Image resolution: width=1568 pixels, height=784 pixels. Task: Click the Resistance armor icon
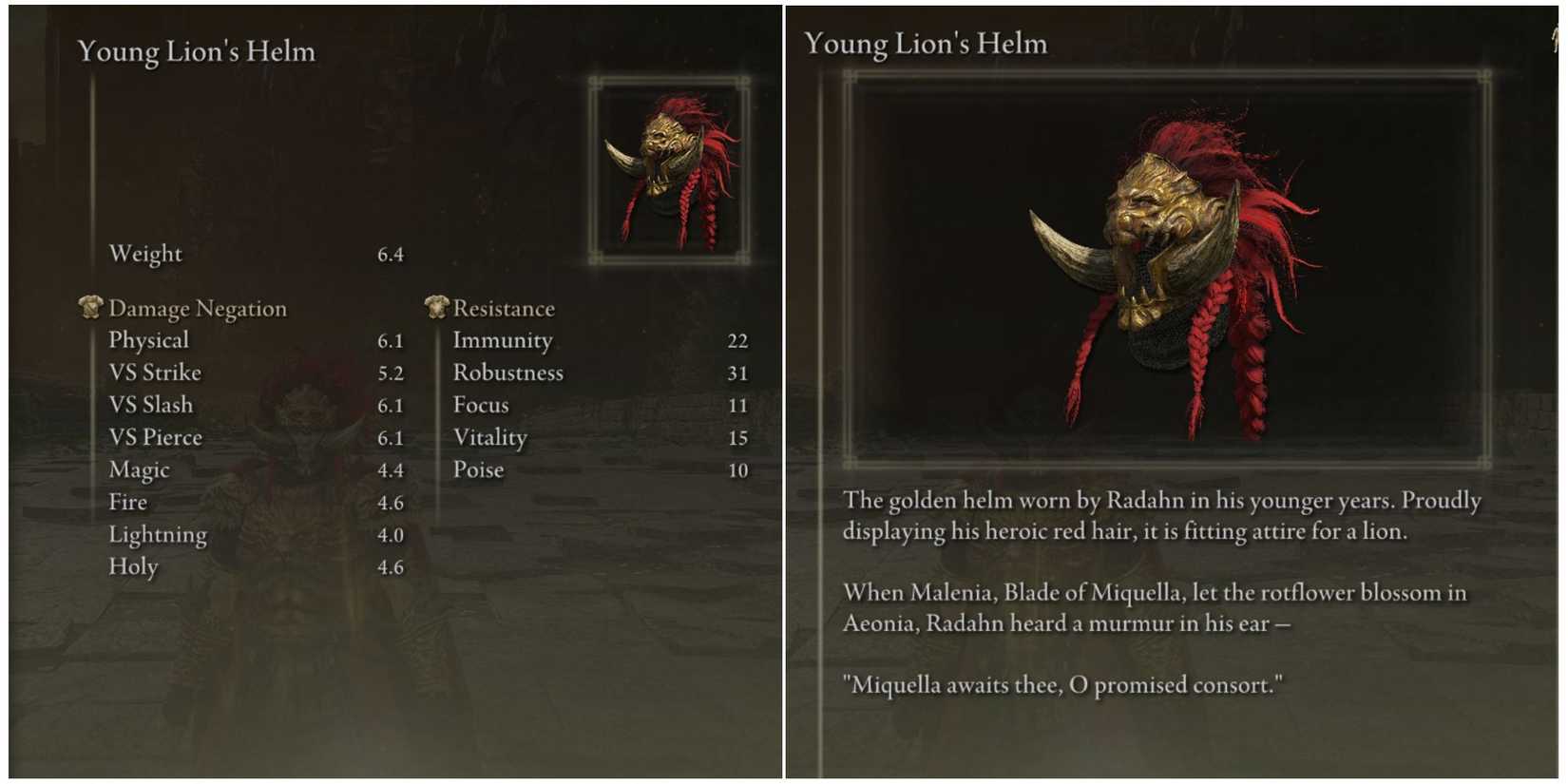tap(436, 306)
